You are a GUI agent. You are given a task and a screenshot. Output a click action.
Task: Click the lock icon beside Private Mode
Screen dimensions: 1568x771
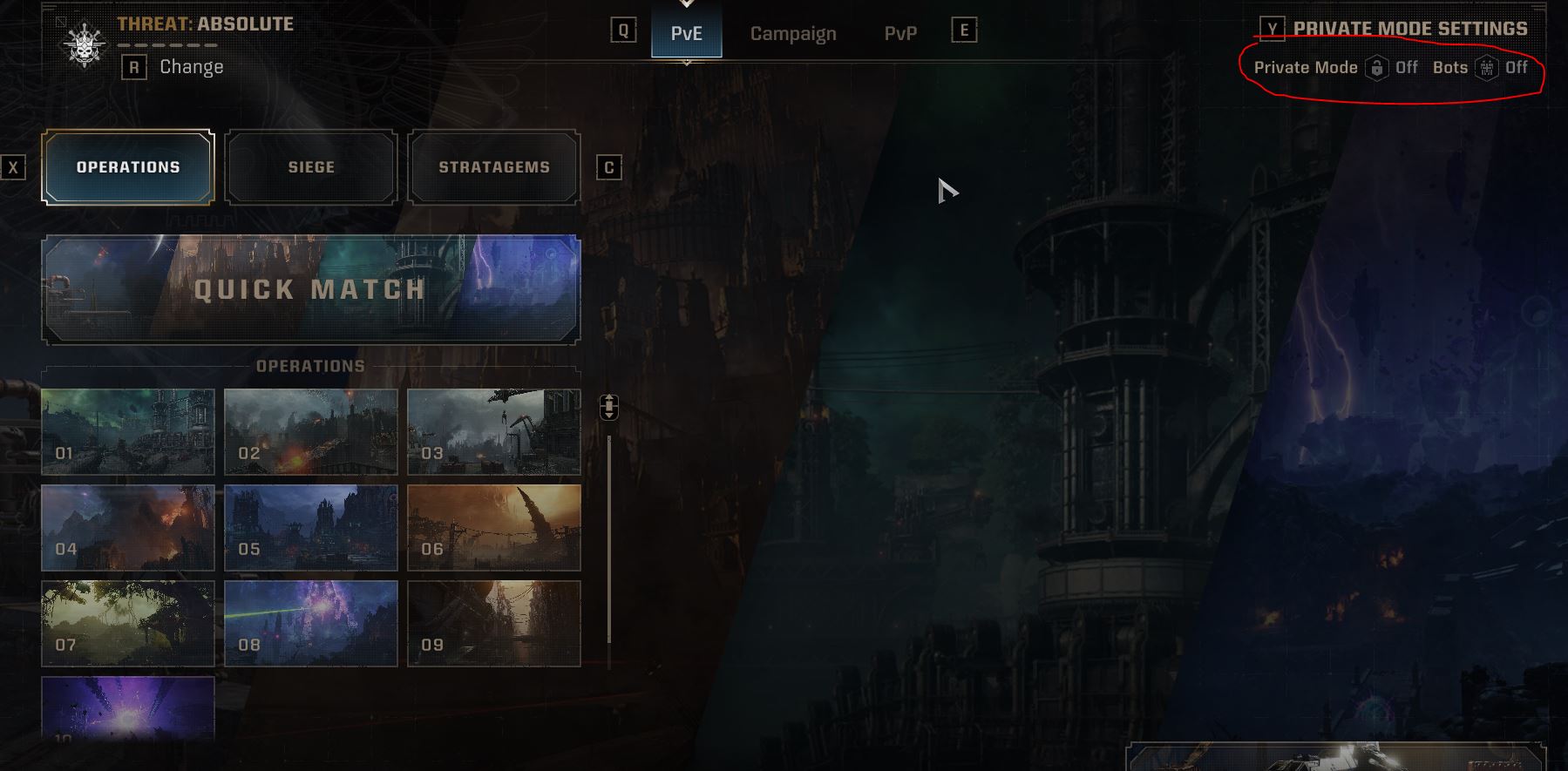point(1377,67)
